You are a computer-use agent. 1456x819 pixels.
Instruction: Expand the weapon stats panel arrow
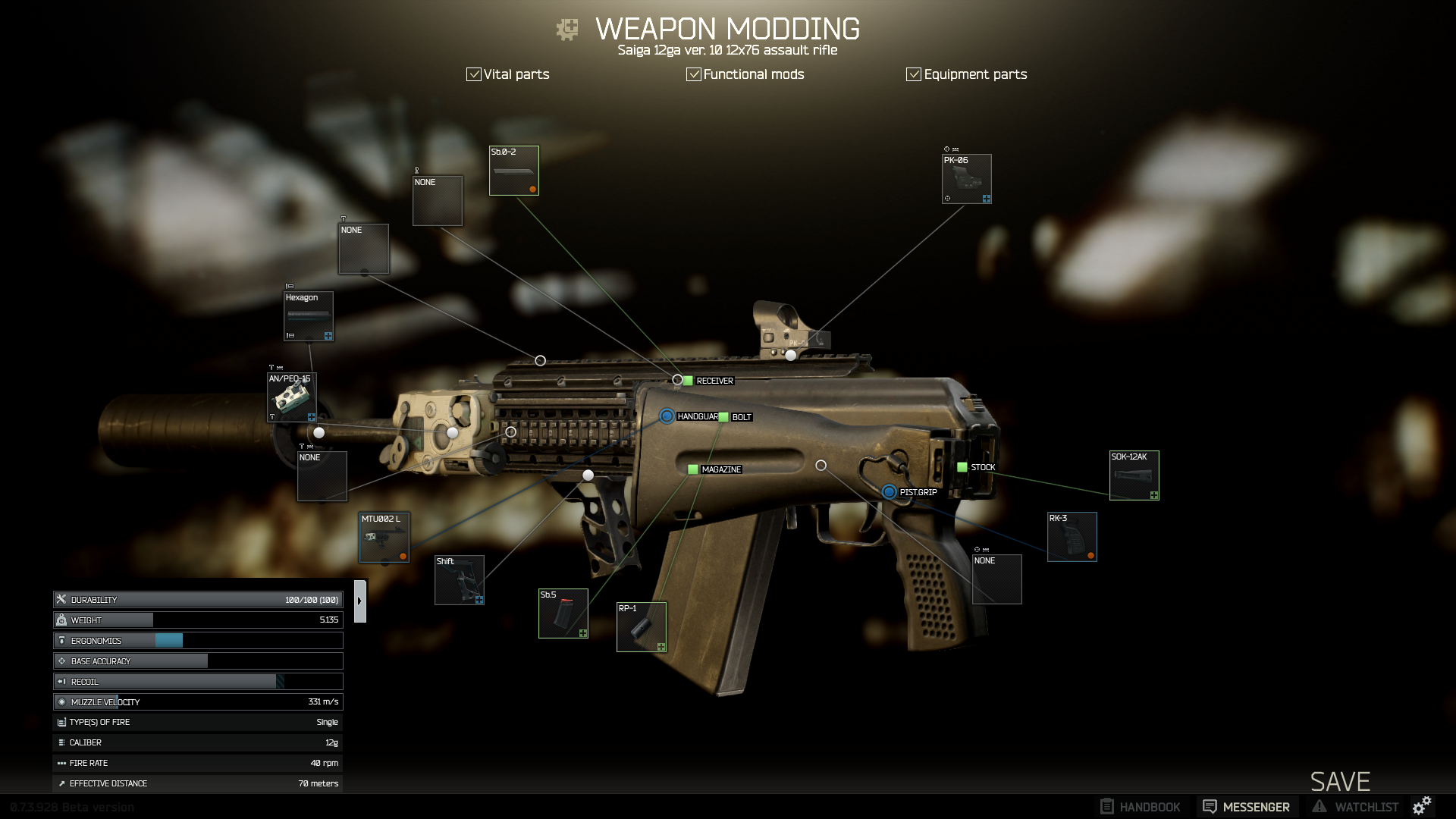tap(360, 601)
